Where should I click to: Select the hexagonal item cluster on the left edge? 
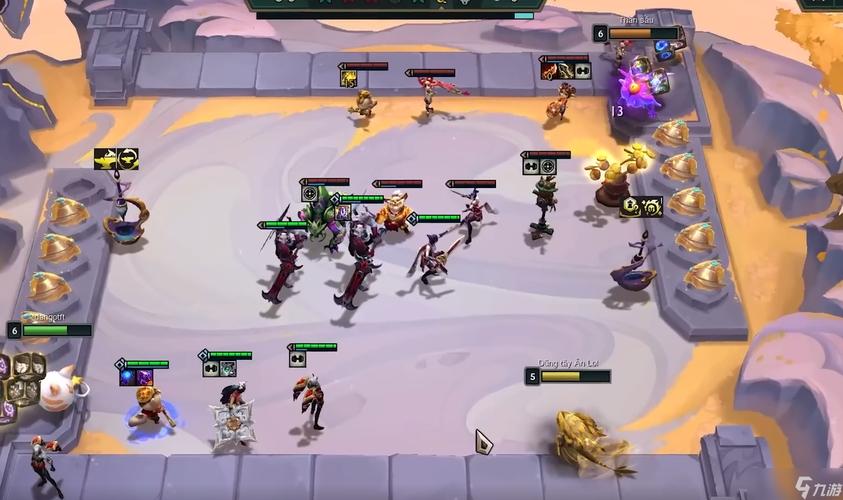click(x=18, y=381)
